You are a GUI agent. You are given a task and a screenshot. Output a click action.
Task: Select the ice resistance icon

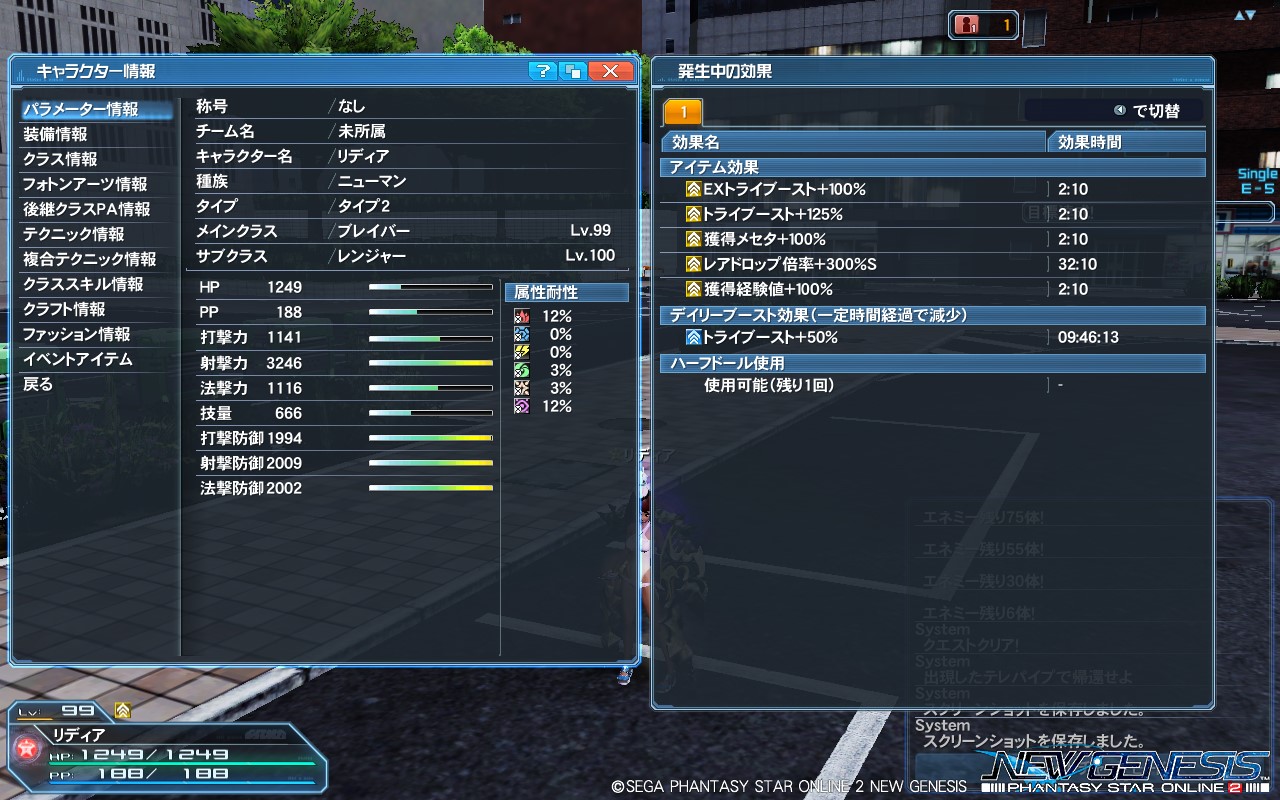[522, 333]
